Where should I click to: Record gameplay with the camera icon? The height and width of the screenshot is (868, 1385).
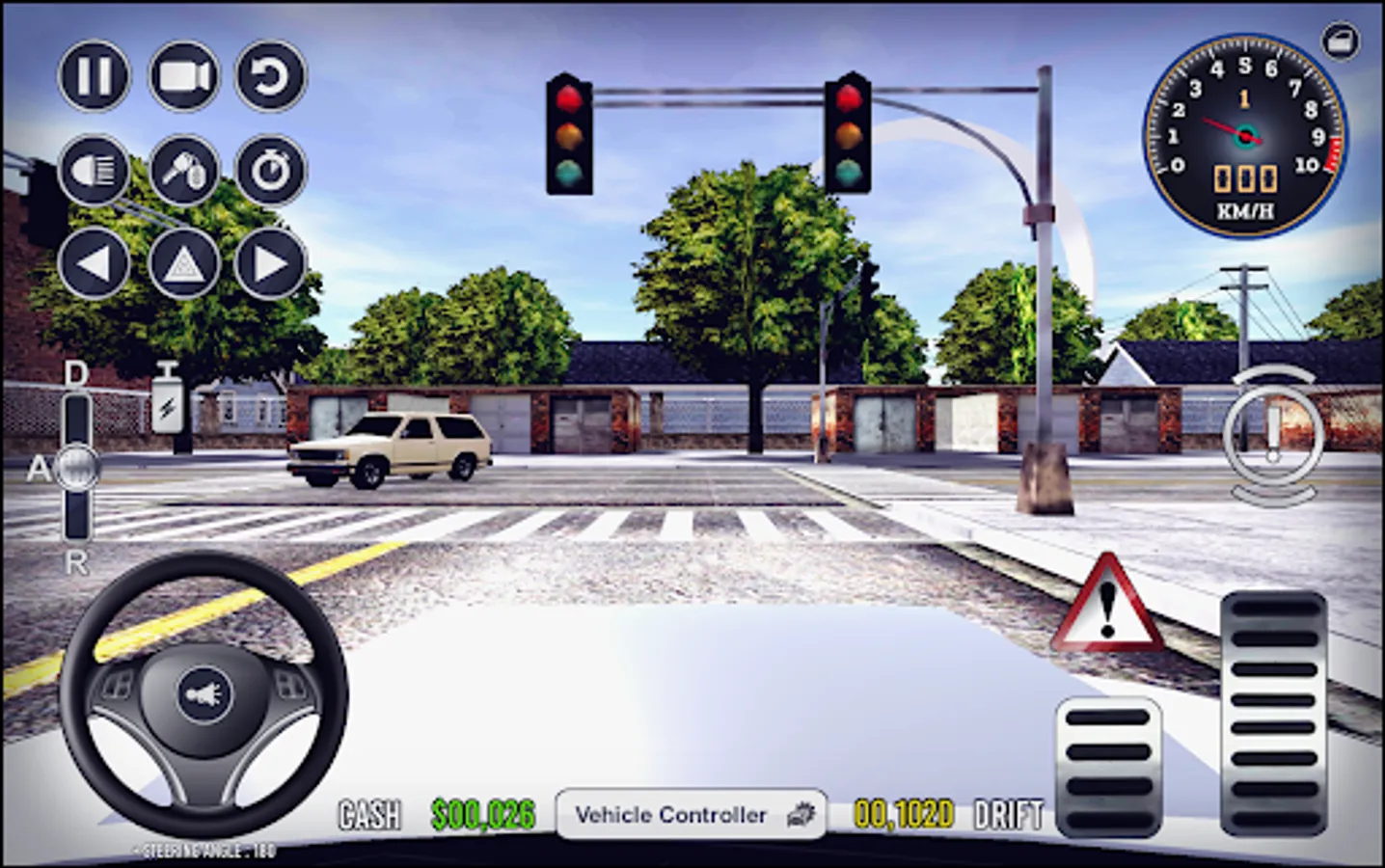pyautogui.click(x=183, y=76)
